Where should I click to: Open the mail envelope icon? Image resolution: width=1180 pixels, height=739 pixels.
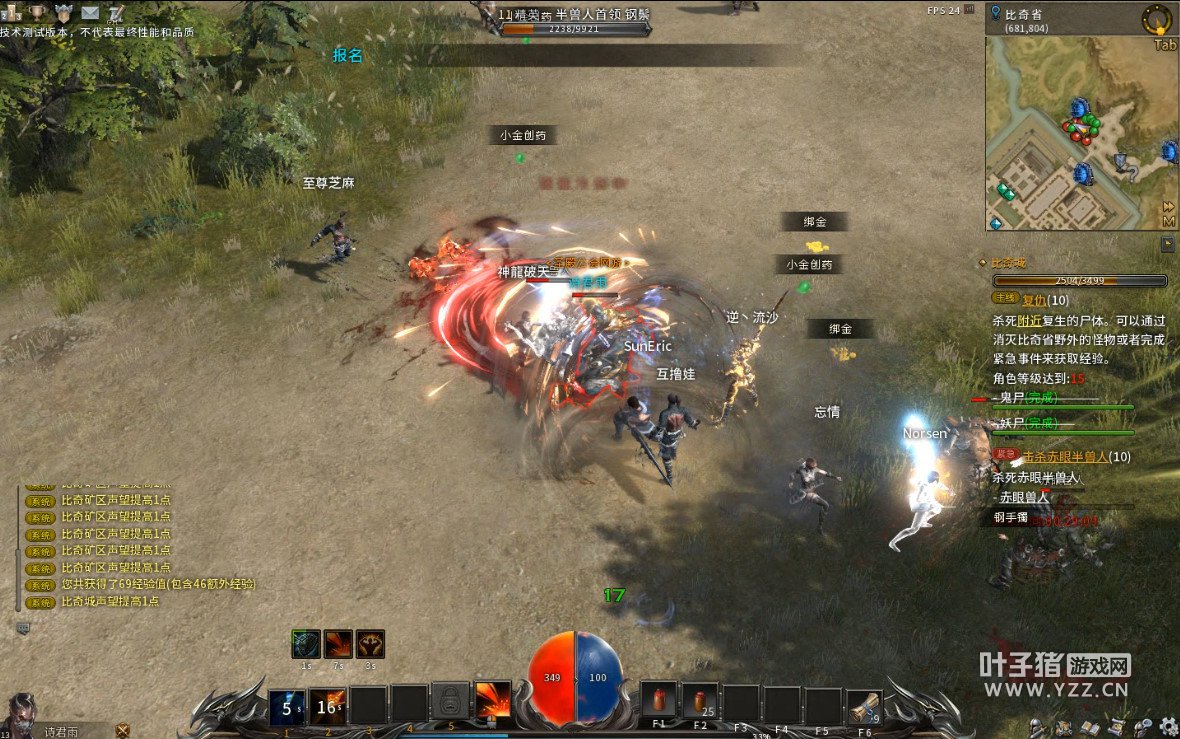(x=90, y=13)
